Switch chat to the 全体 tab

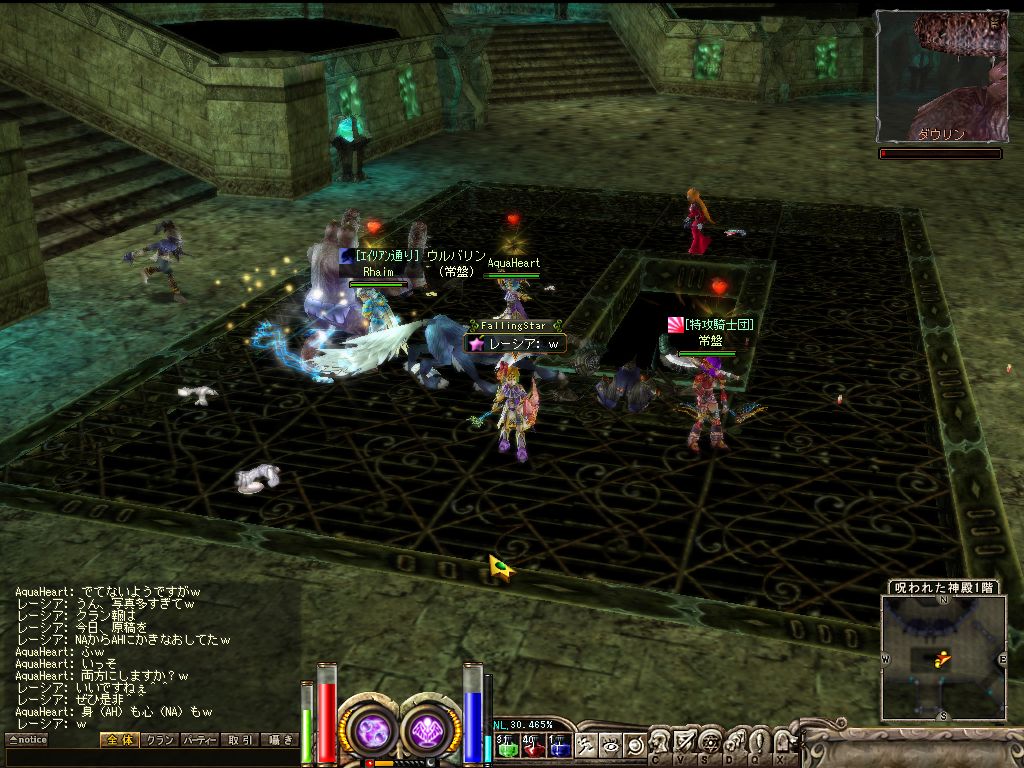tap(119, 740)
